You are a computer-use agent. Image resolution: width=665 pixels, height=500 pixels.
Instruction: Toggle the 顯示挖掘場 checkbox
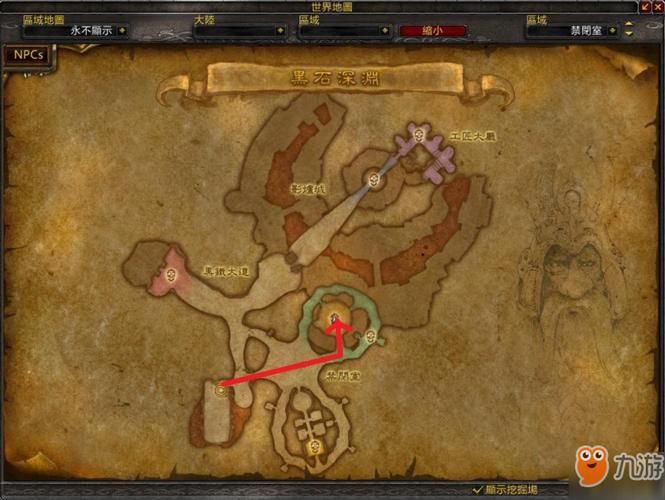[x=478, y=489]
